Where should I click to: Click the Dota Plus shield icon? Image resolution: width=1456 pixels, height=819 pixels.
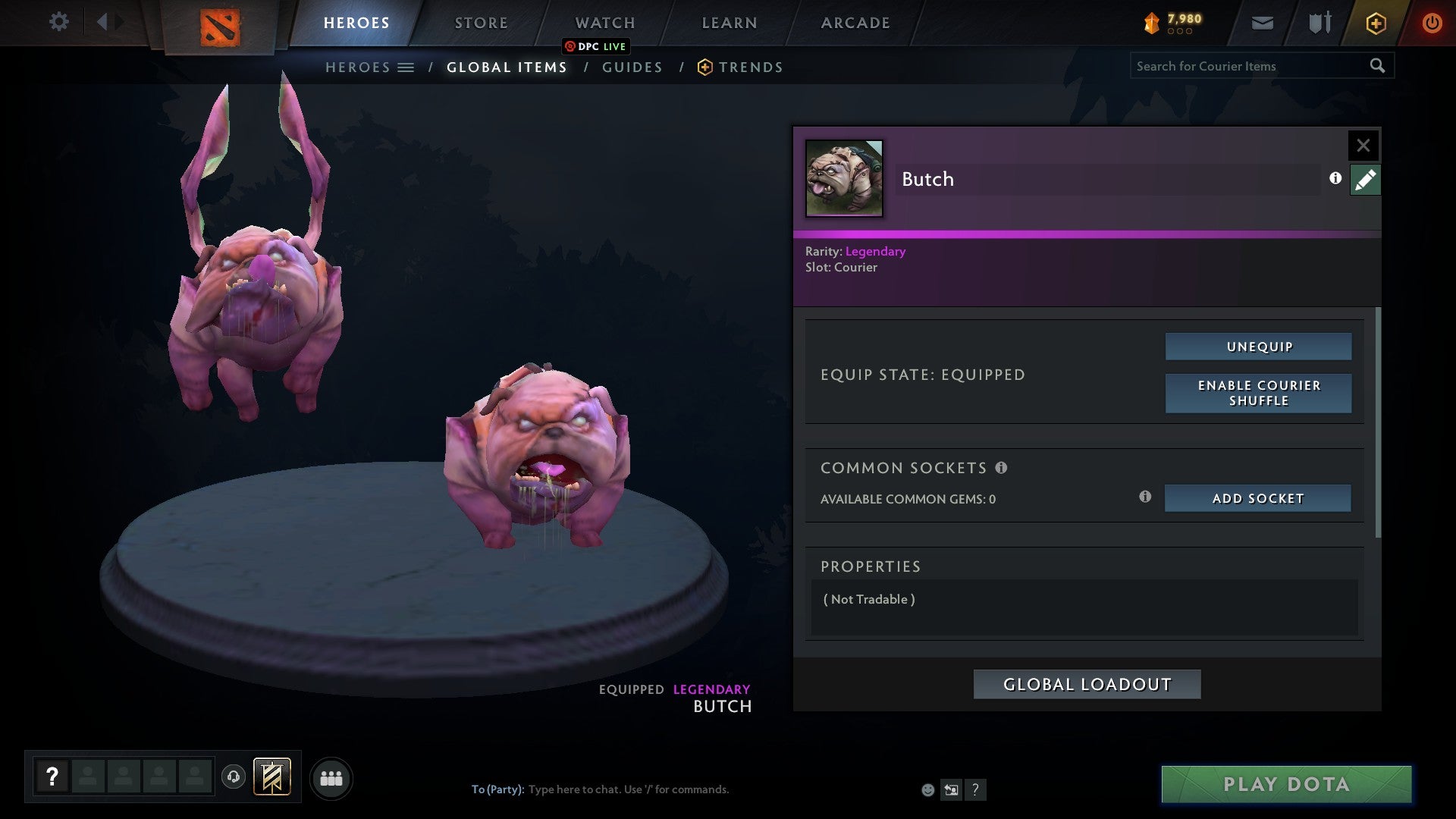(1375, 23)
